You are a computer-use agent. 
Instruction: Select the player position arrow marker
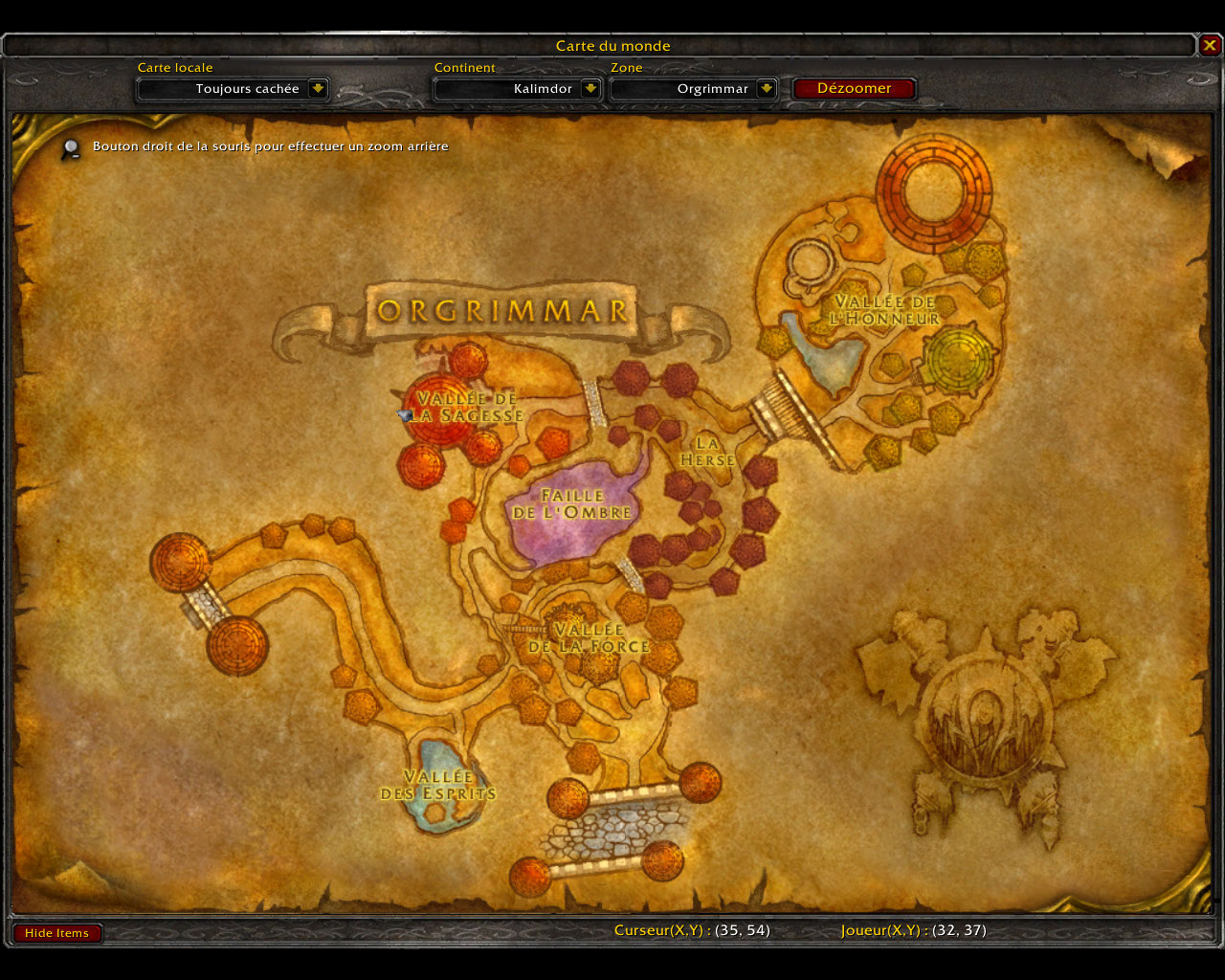[x=405, y=415]
